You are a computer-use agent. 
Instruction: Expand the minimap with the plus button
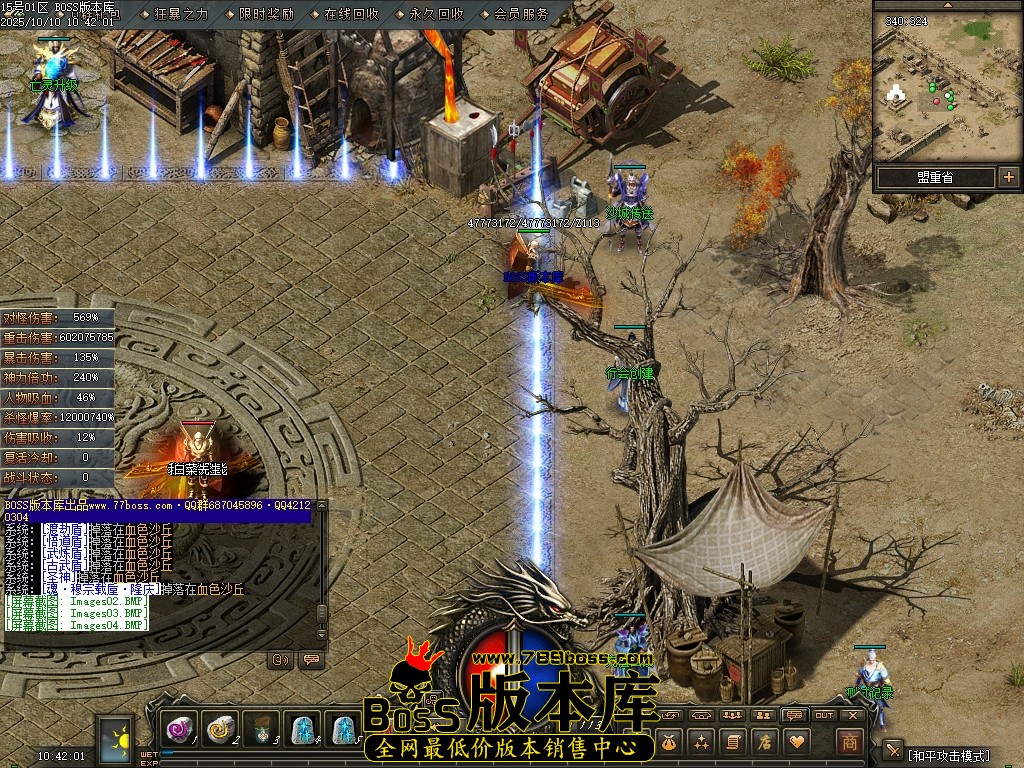(1008, 177)
